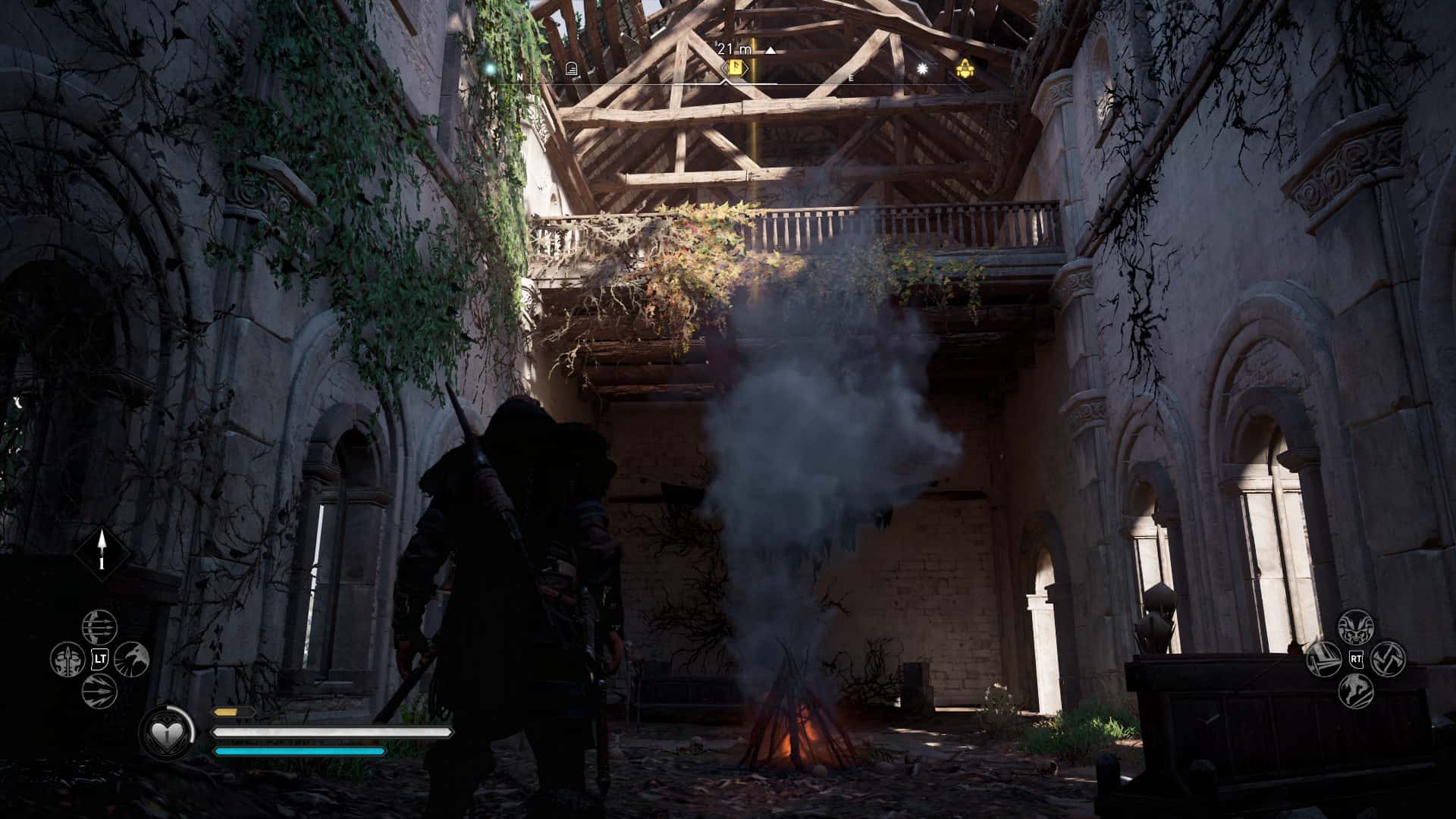Click the adrenaline heart icon showing 1
The height and width of the screenshot is (819, 1456).
(167, 733)
